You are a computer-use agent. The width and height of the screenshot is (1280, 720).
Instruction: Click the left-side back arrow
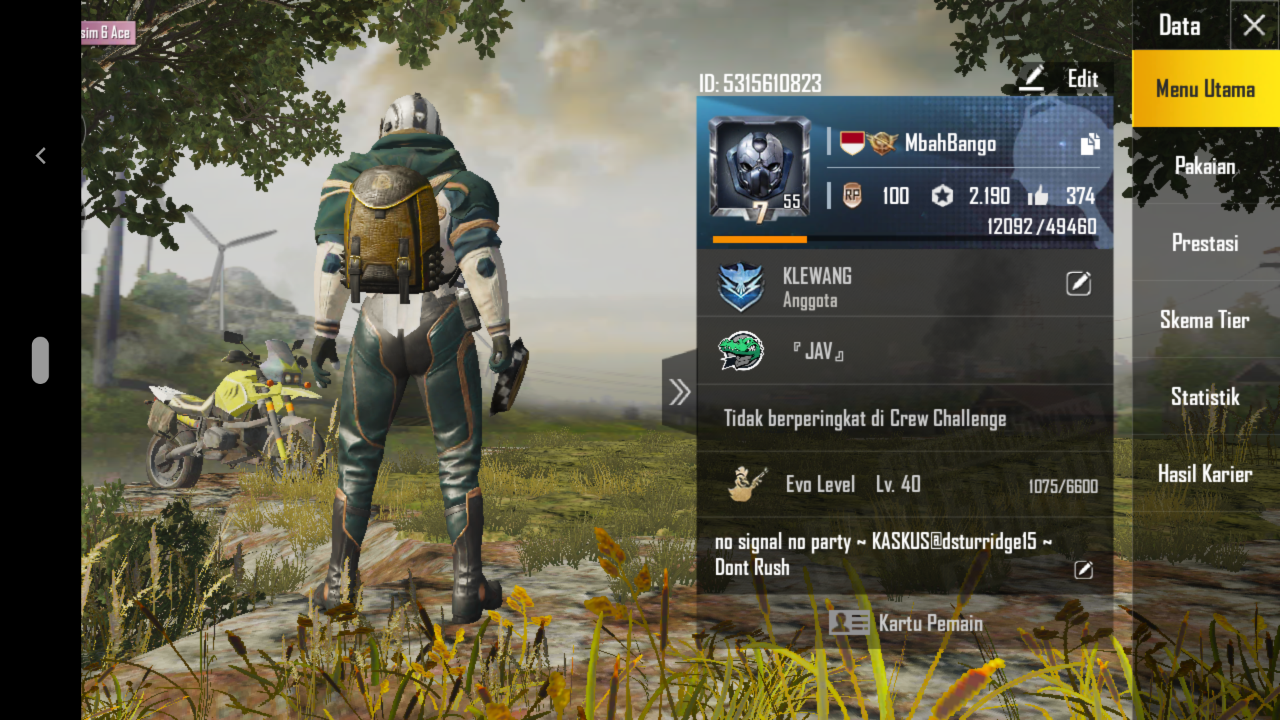coord(41,155)
